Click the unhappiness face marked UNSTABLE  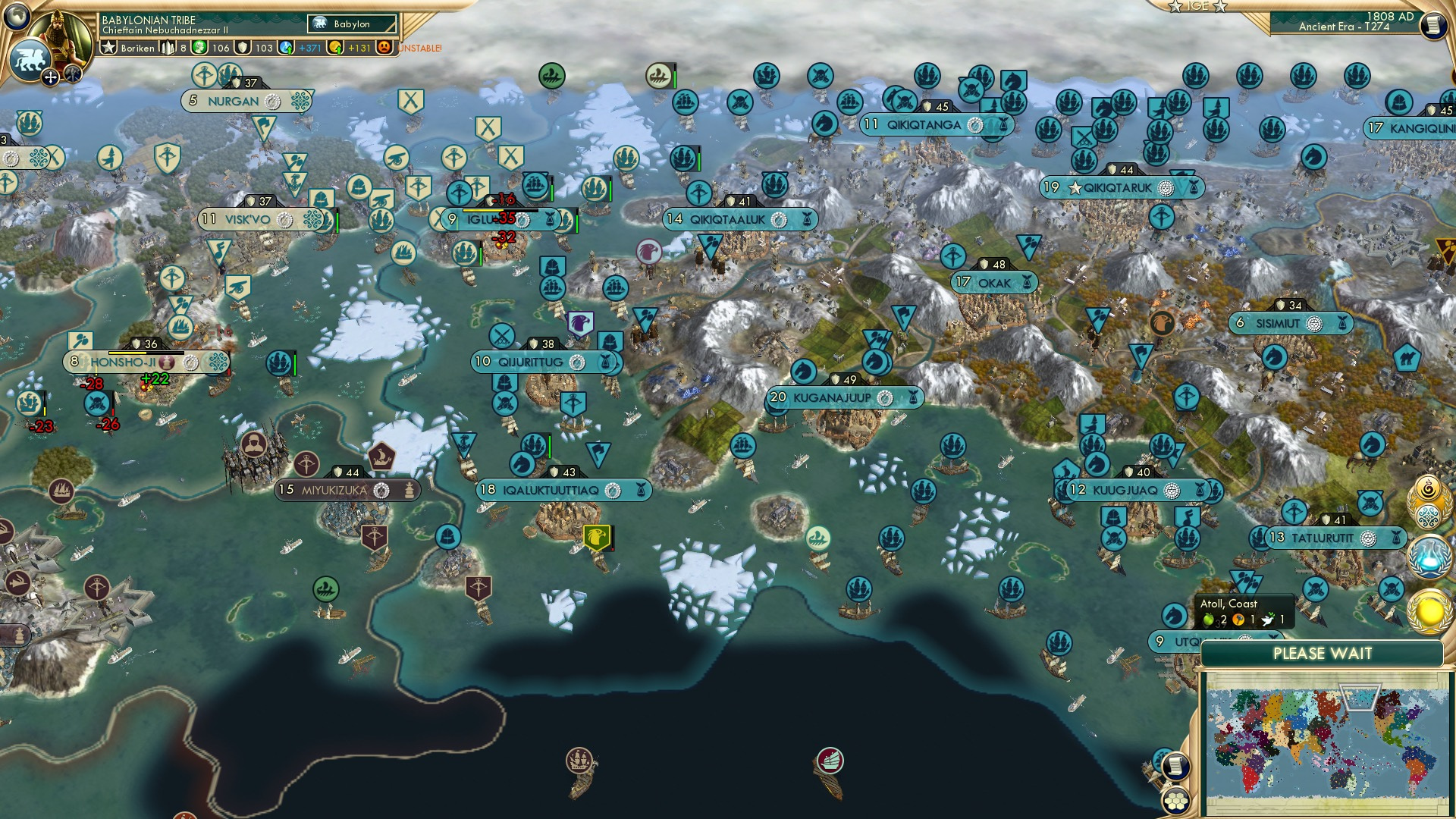click(384, 47)
